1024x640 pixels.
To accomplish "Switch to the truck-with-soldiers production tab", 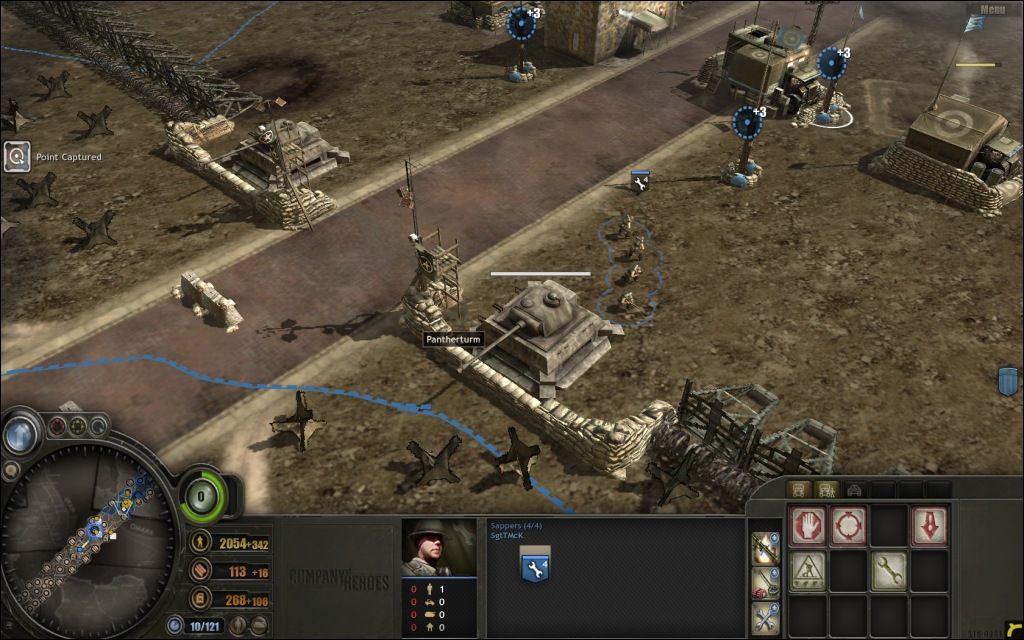I will 827,490.
